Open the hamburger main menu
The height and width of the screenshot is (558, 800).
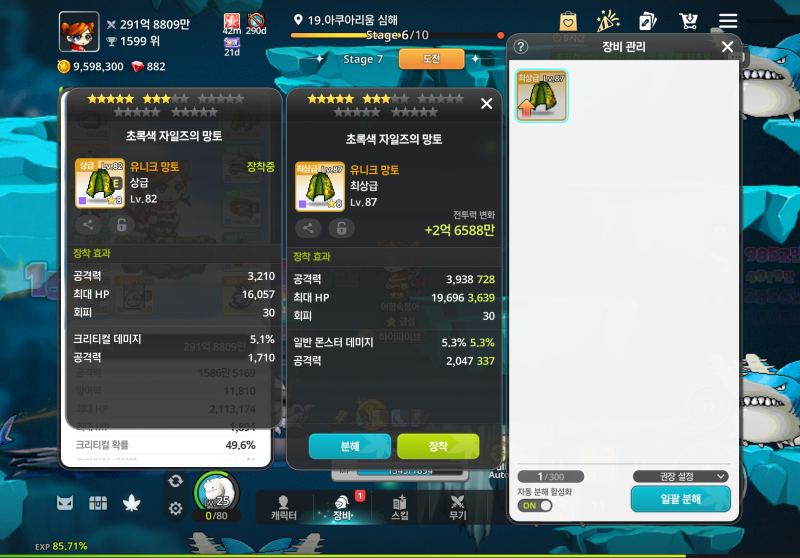pyautogui.click(x=727, y=20)
